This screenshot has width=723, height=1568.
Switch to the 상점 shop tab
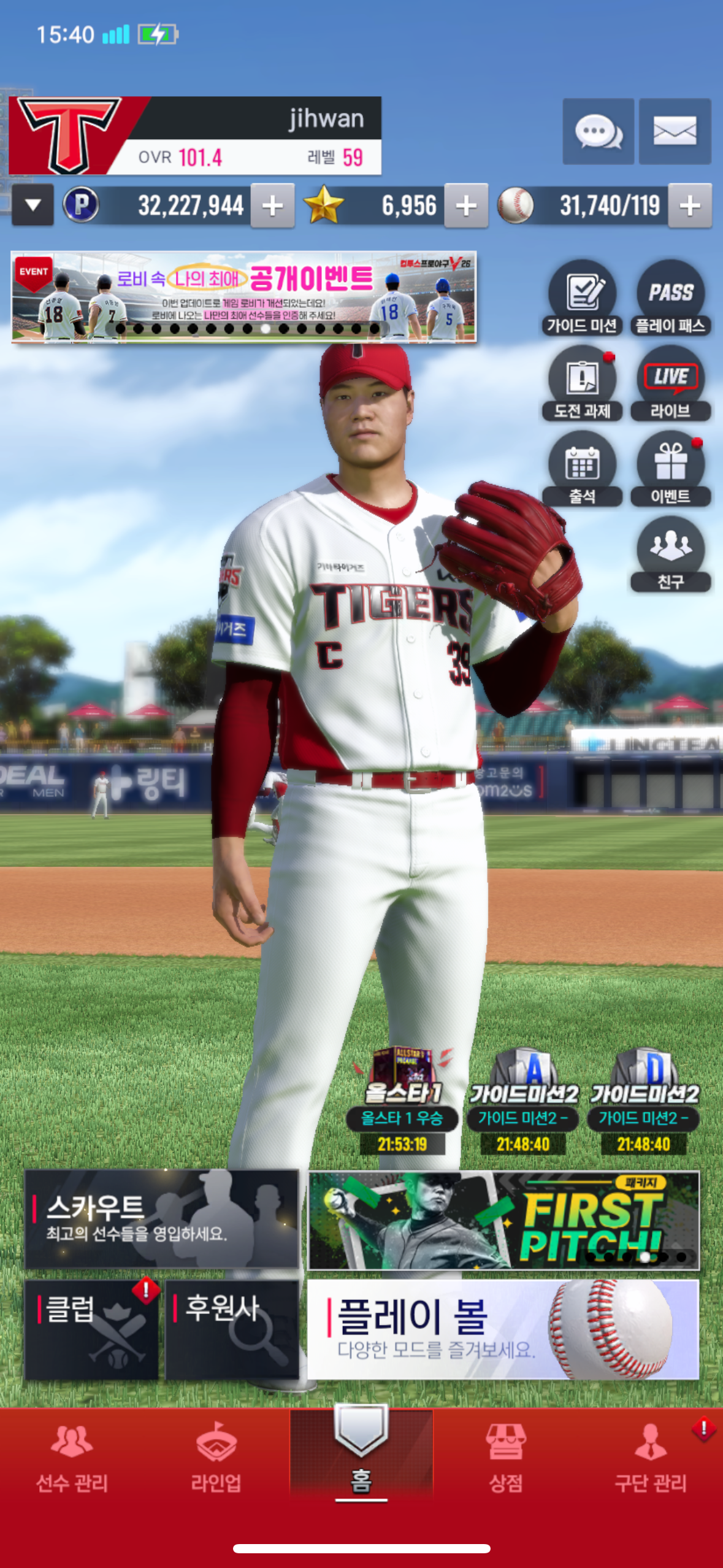coord(505,1458)
